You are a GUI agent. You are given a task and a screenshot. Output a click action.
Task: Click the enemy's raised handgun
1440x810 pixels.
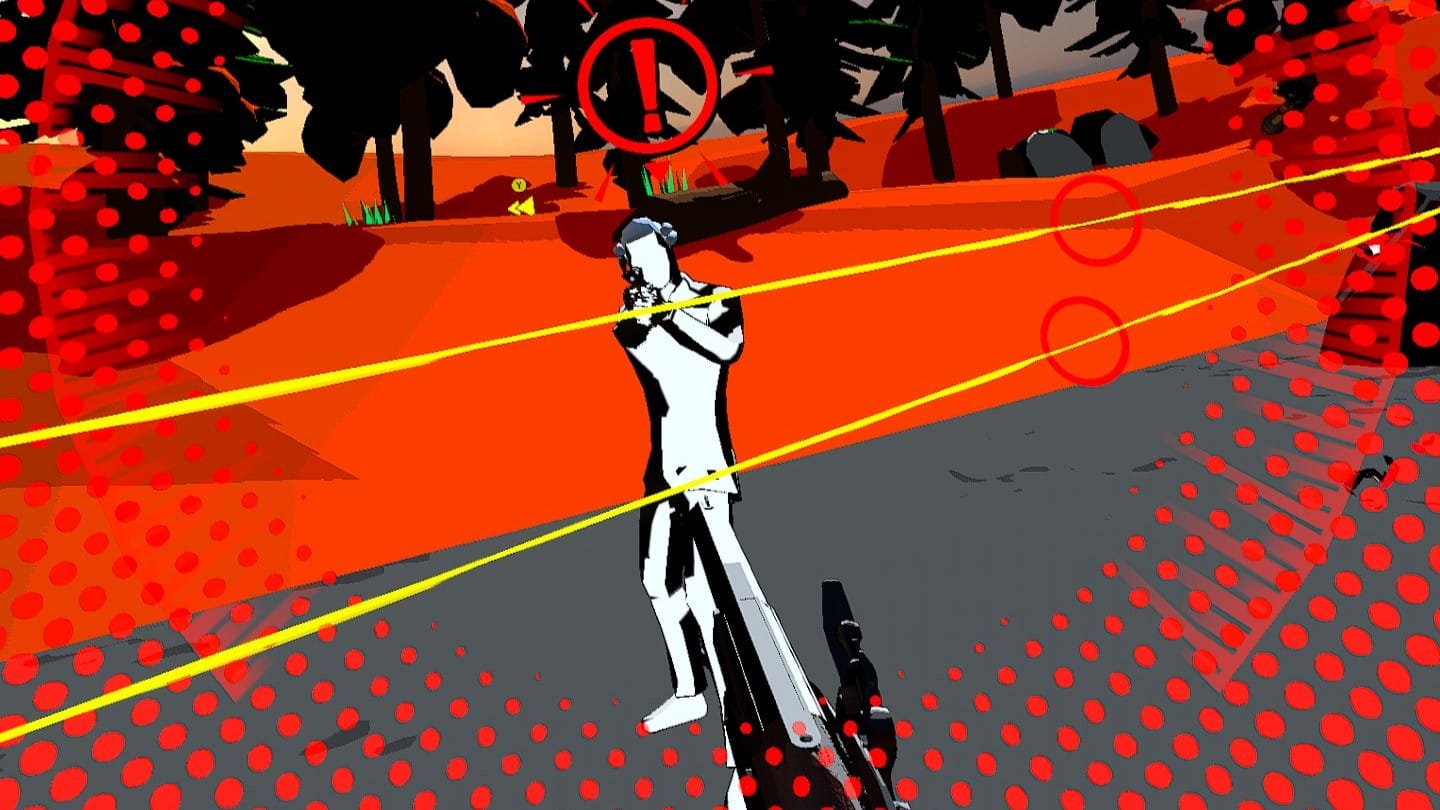click(x=634, y=285)
